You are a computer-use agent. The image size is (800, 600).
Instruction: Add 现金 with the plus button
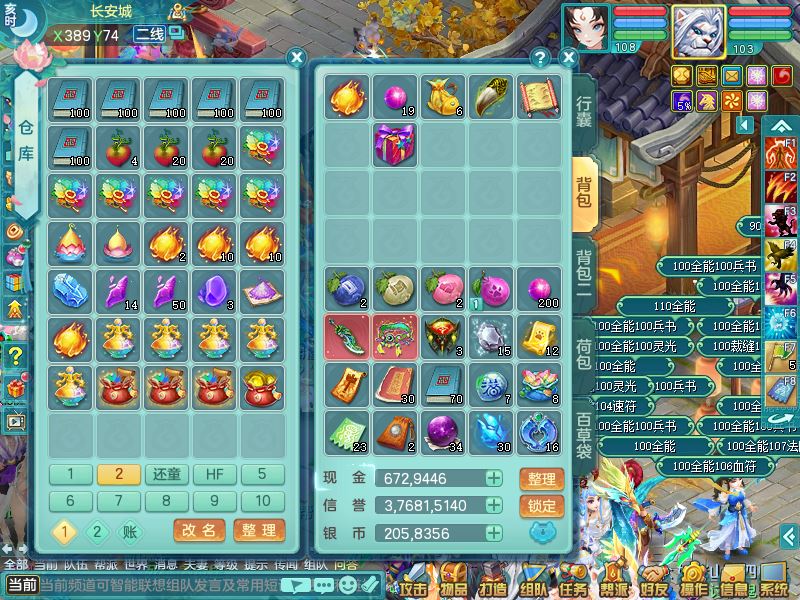[x=494, y=479]
